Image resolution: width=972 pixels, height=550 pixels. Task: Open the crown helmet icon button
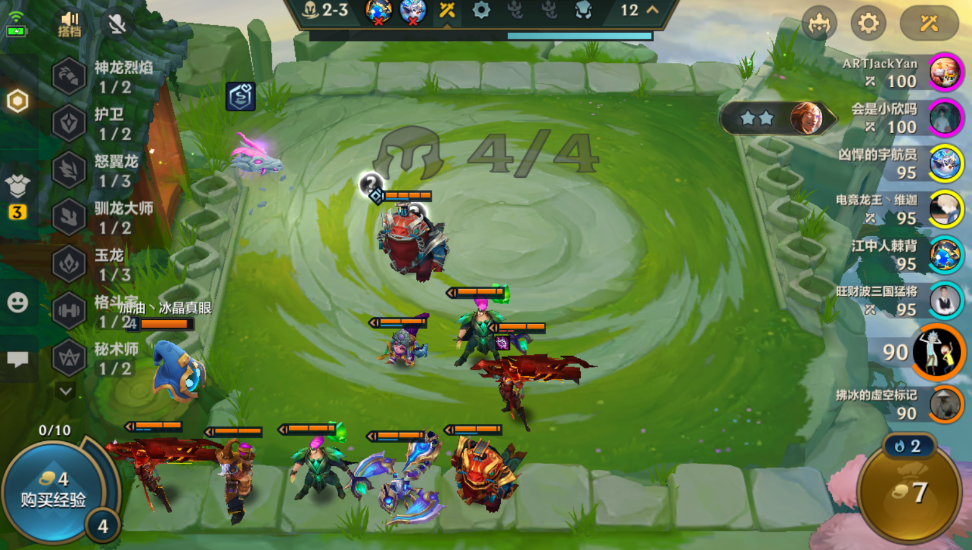[x=820, y=22]
